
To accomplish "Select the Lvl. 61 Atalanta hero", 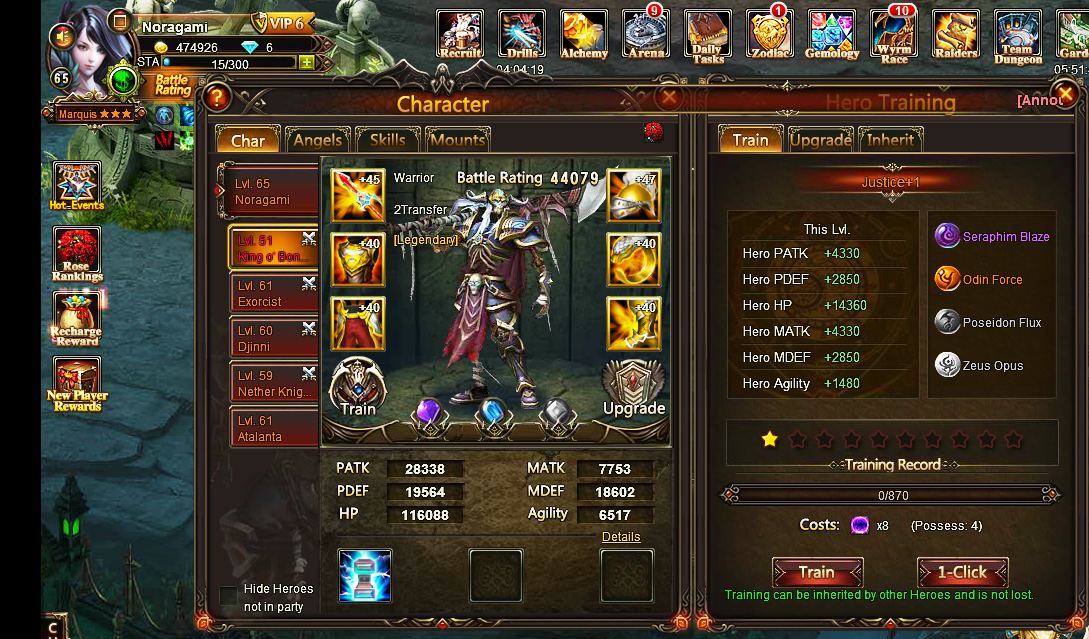I will point(267,429).
